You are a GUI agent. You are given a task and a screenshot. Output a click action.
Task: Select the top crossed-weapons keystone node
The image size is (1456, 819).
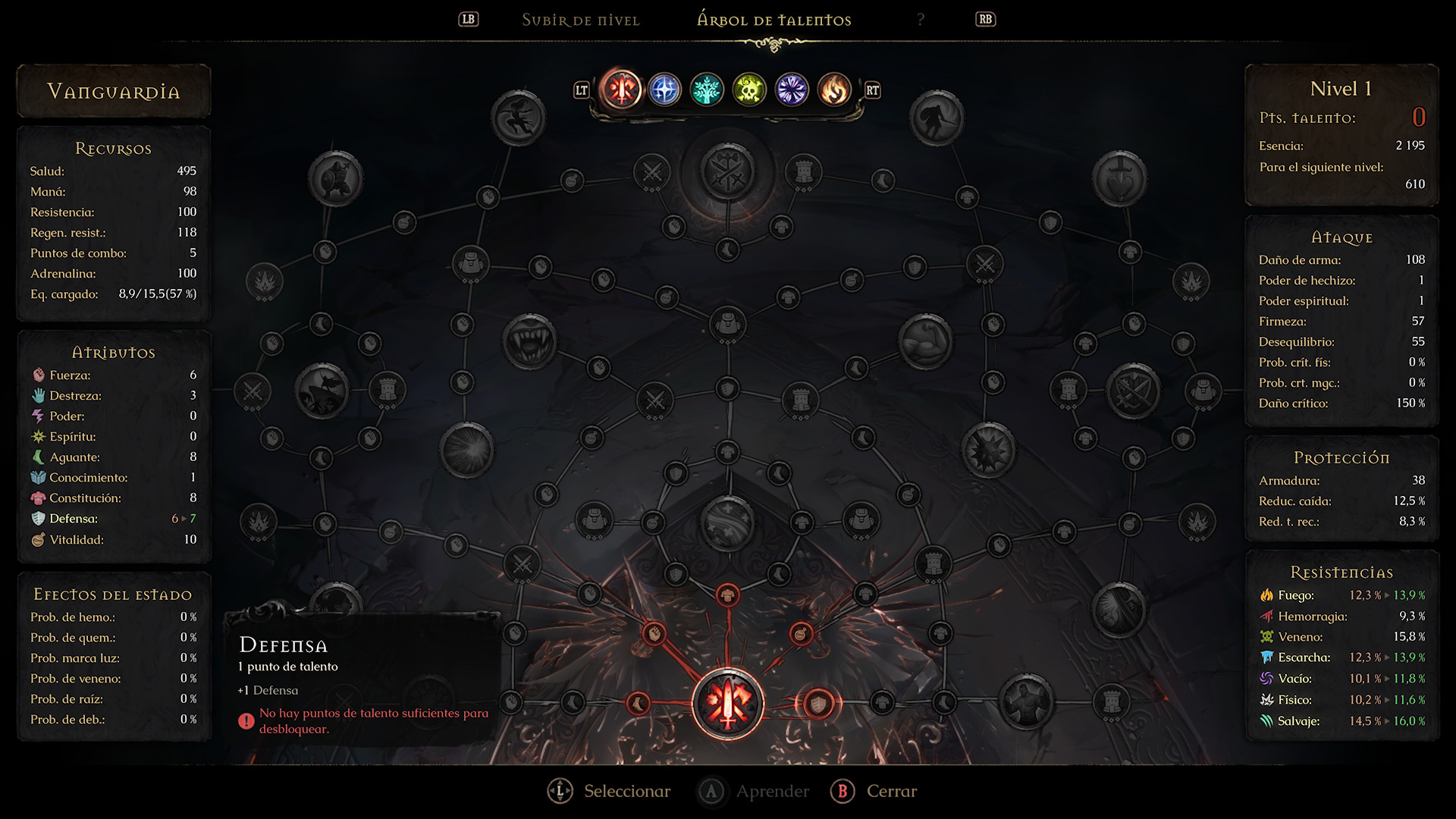(728, 171)
